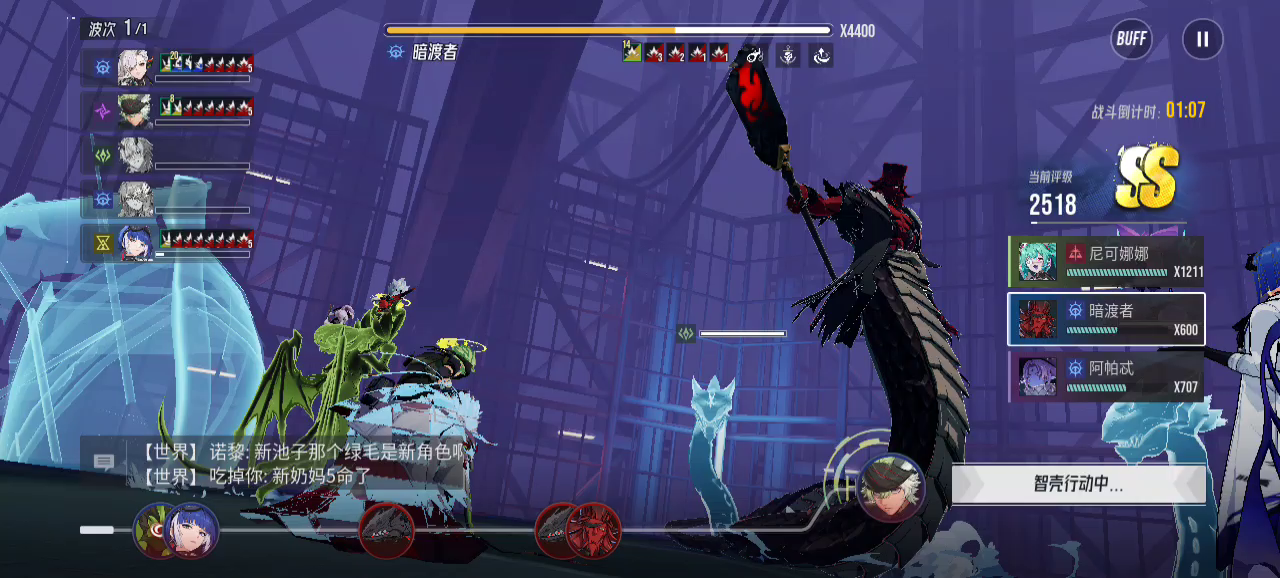Screen dimensions: 1280x578
Task: Select the 阿帕忒 damage ranking row
Action: 1105,376
